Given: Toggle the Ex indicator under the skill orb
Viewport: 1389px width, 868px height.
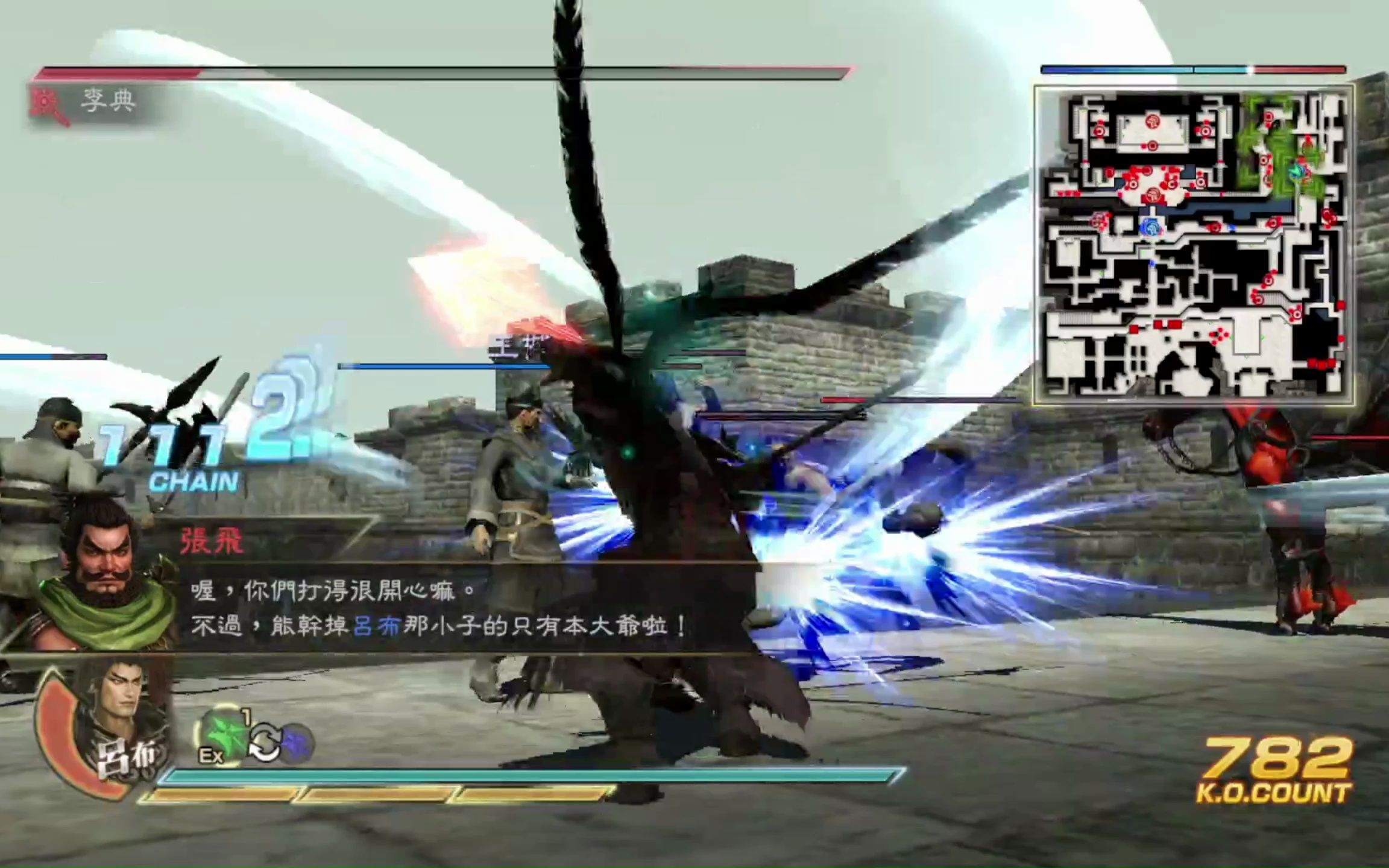Looking at the screenshot, I should (210, 755).
